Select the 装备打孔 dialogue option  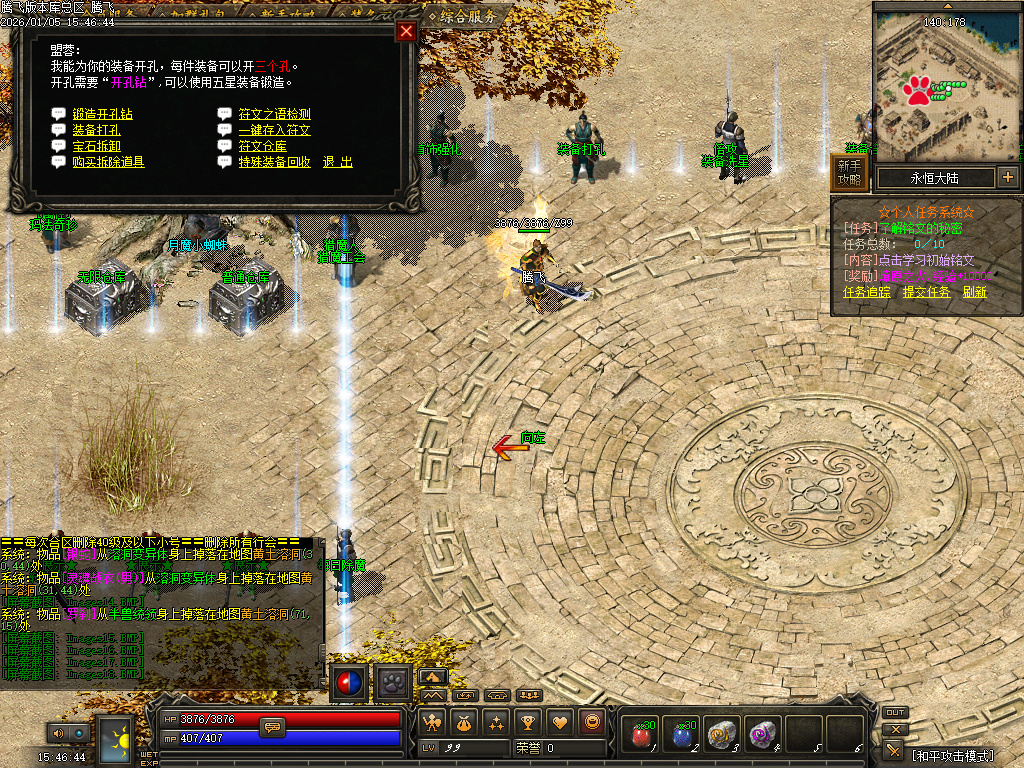click(96, 130)
